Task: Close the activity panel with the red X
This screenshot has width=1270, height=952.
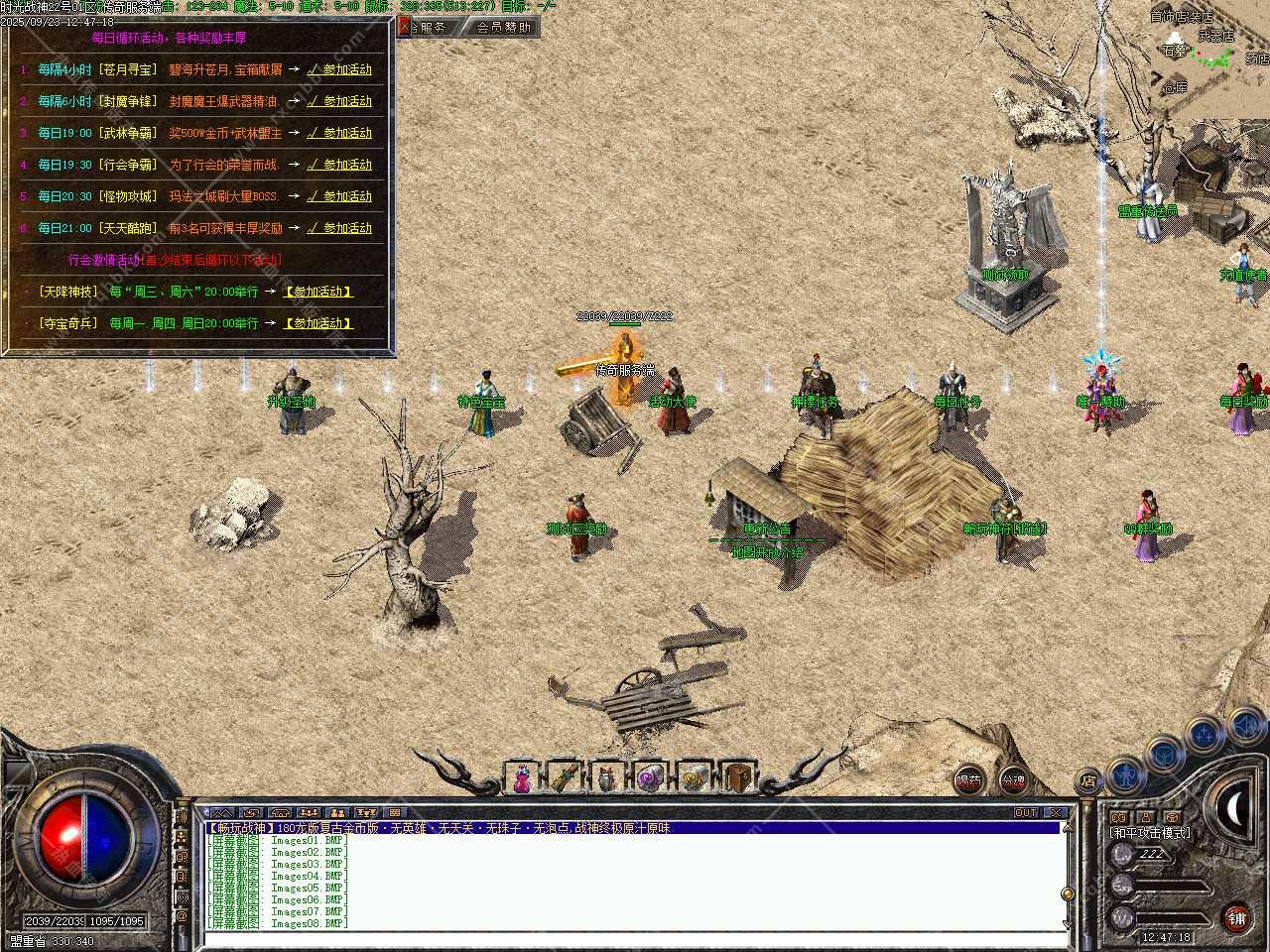Action: 404,27
